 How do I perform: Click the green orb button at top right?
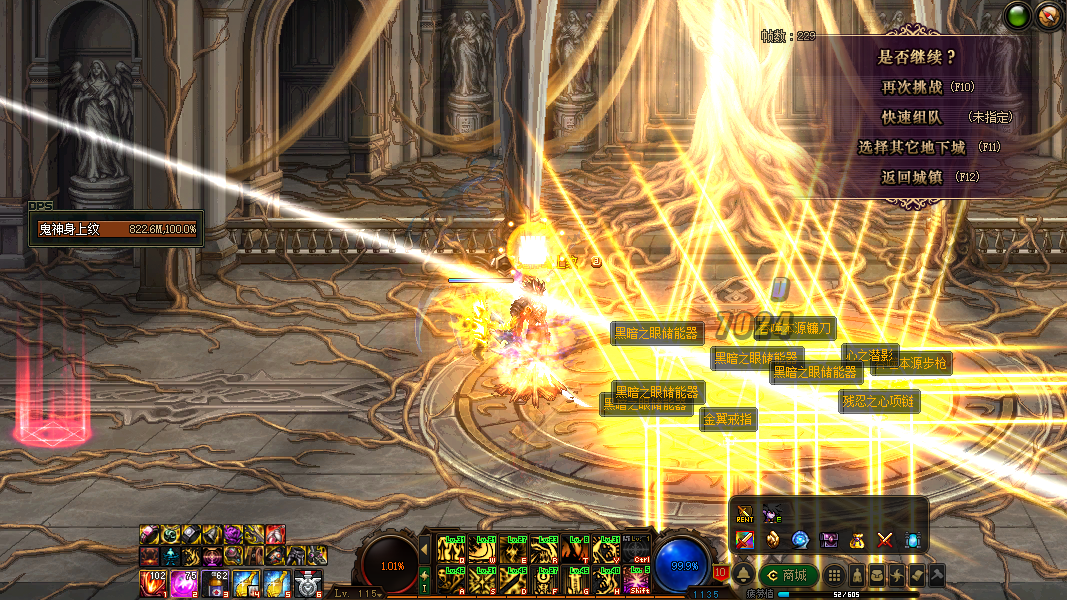pos(1019,17)
